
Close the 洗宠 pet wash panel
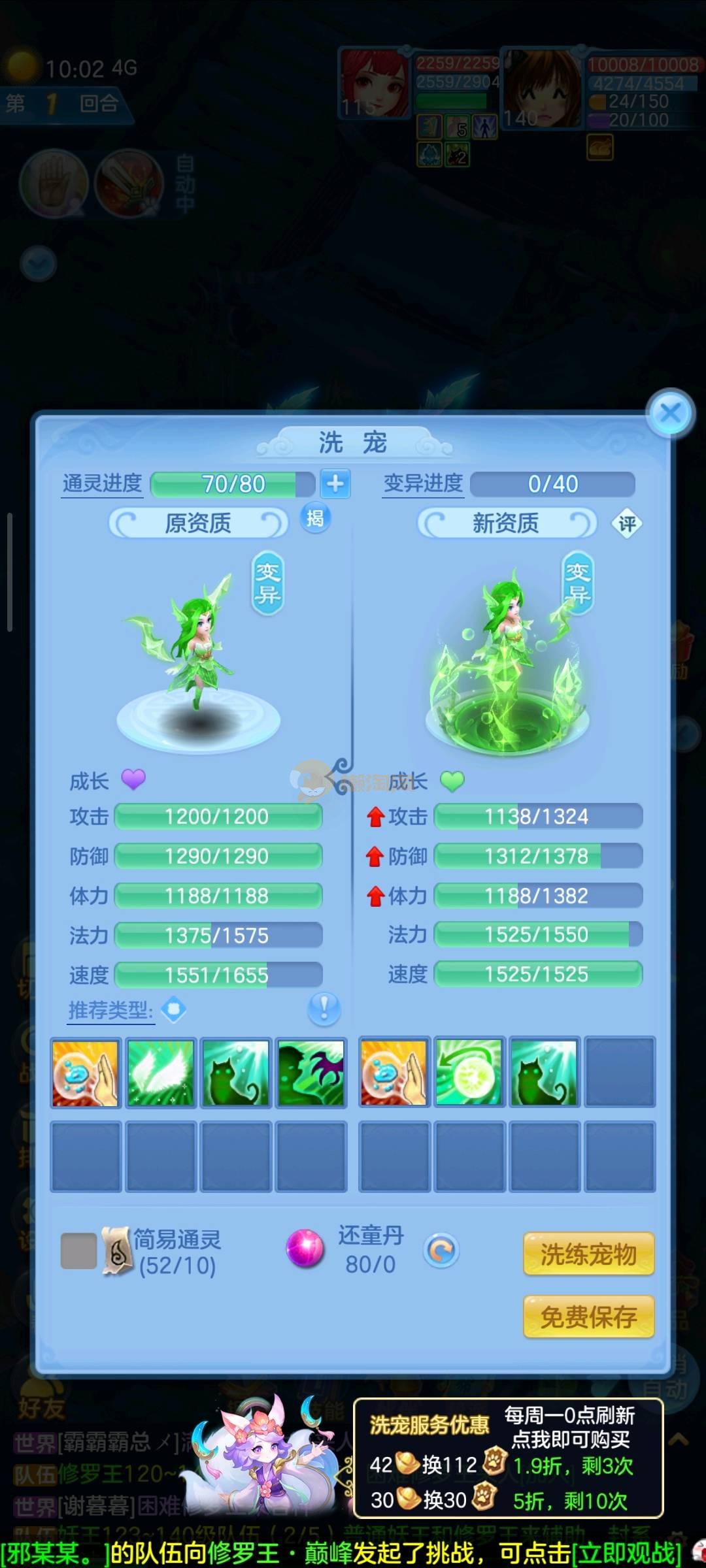(x=670, y=413)
